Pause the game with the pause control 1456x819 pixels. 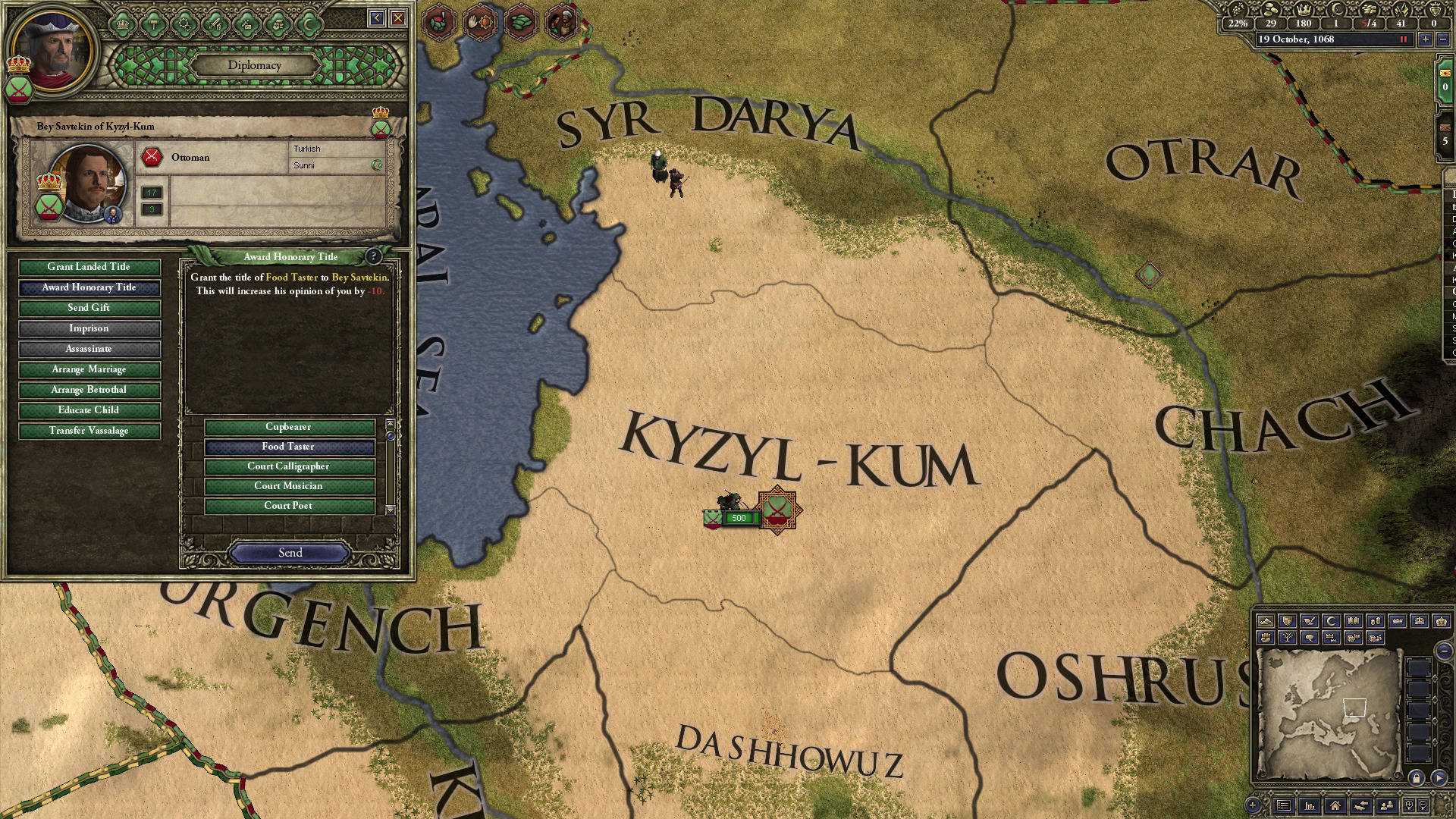coord(1403,39)
